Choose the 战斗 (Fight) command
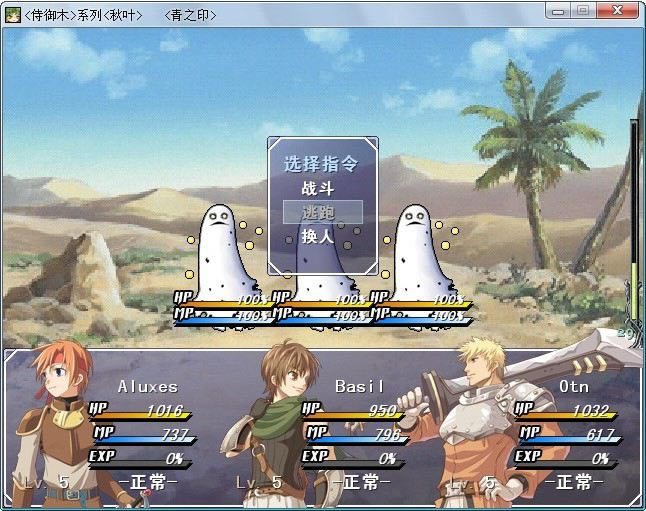 point(317,188)
